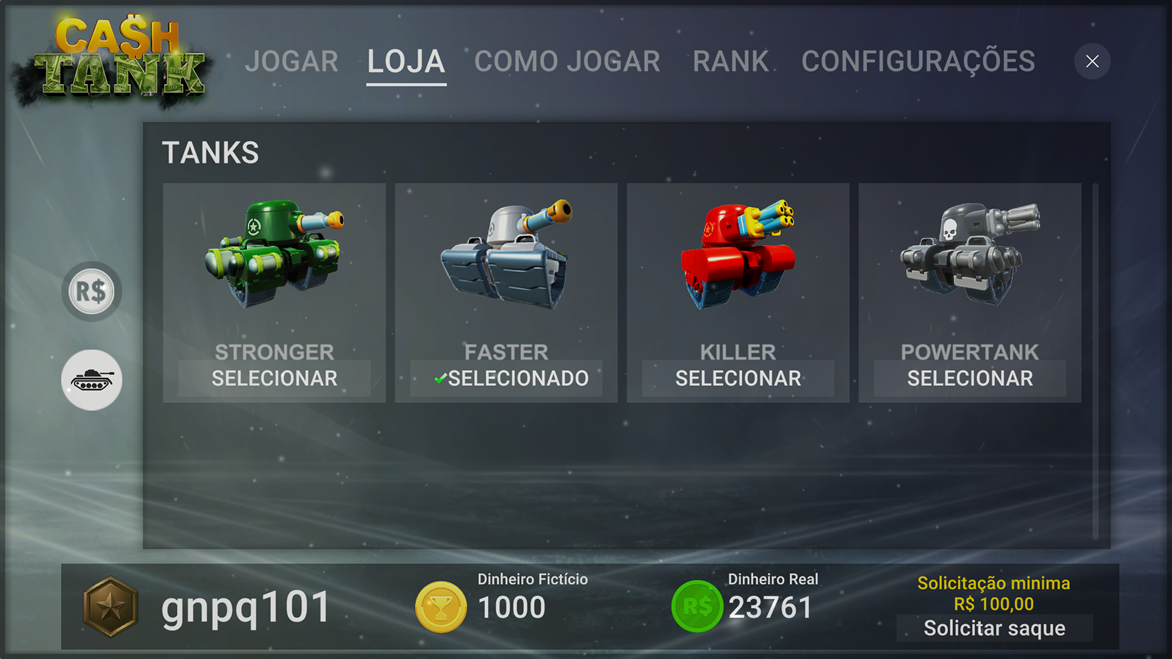1172x659 pixels.
Task: Click the tank list scrollbar
Action: coord(1096,360)
